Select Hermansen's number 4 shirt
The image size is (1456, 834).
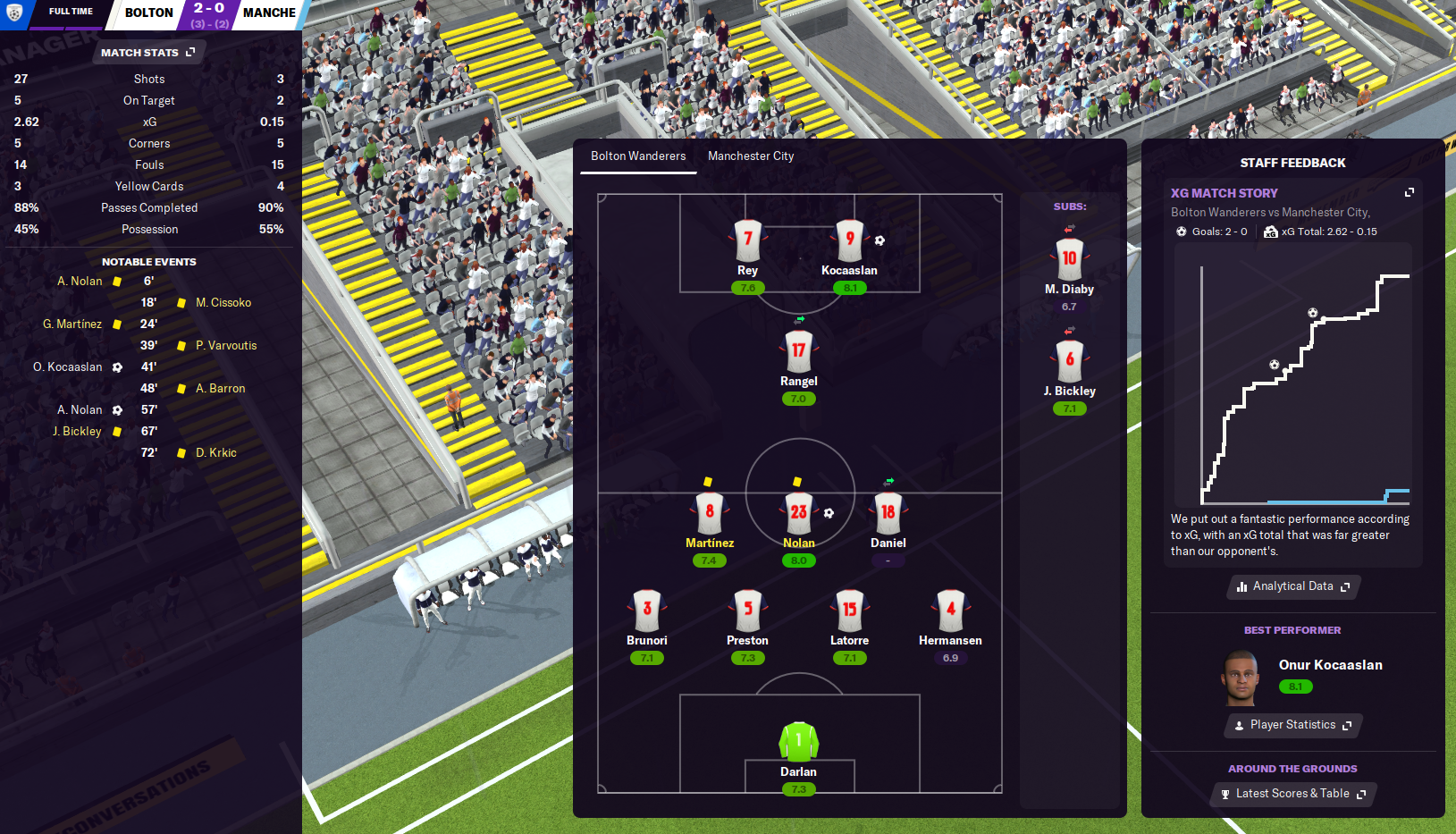pos(951,611)
